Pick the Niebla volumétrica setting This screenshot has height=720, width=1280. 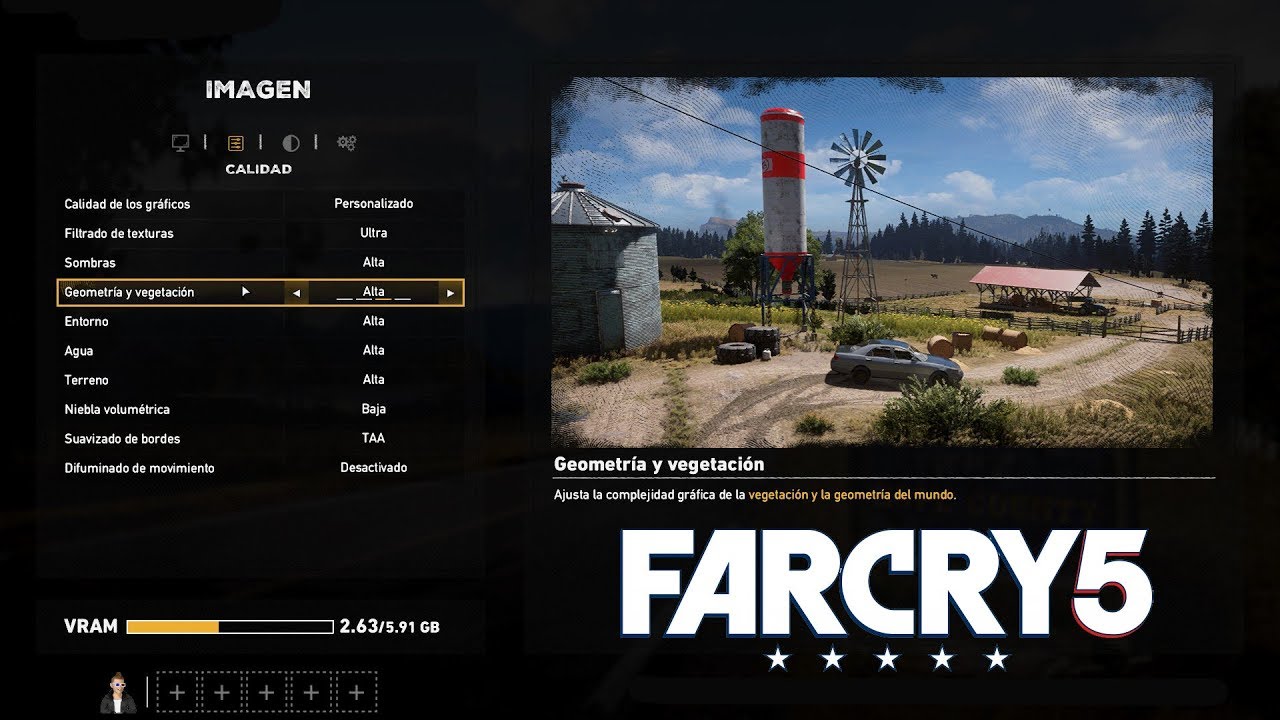260,409
